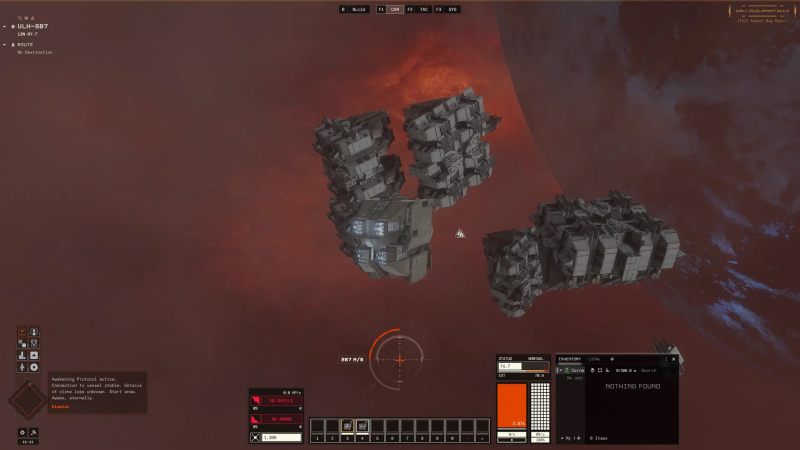Viewport: 800px width, 450px height.
Task: Switch to the TAC view tab
Action: coord(424,9)
